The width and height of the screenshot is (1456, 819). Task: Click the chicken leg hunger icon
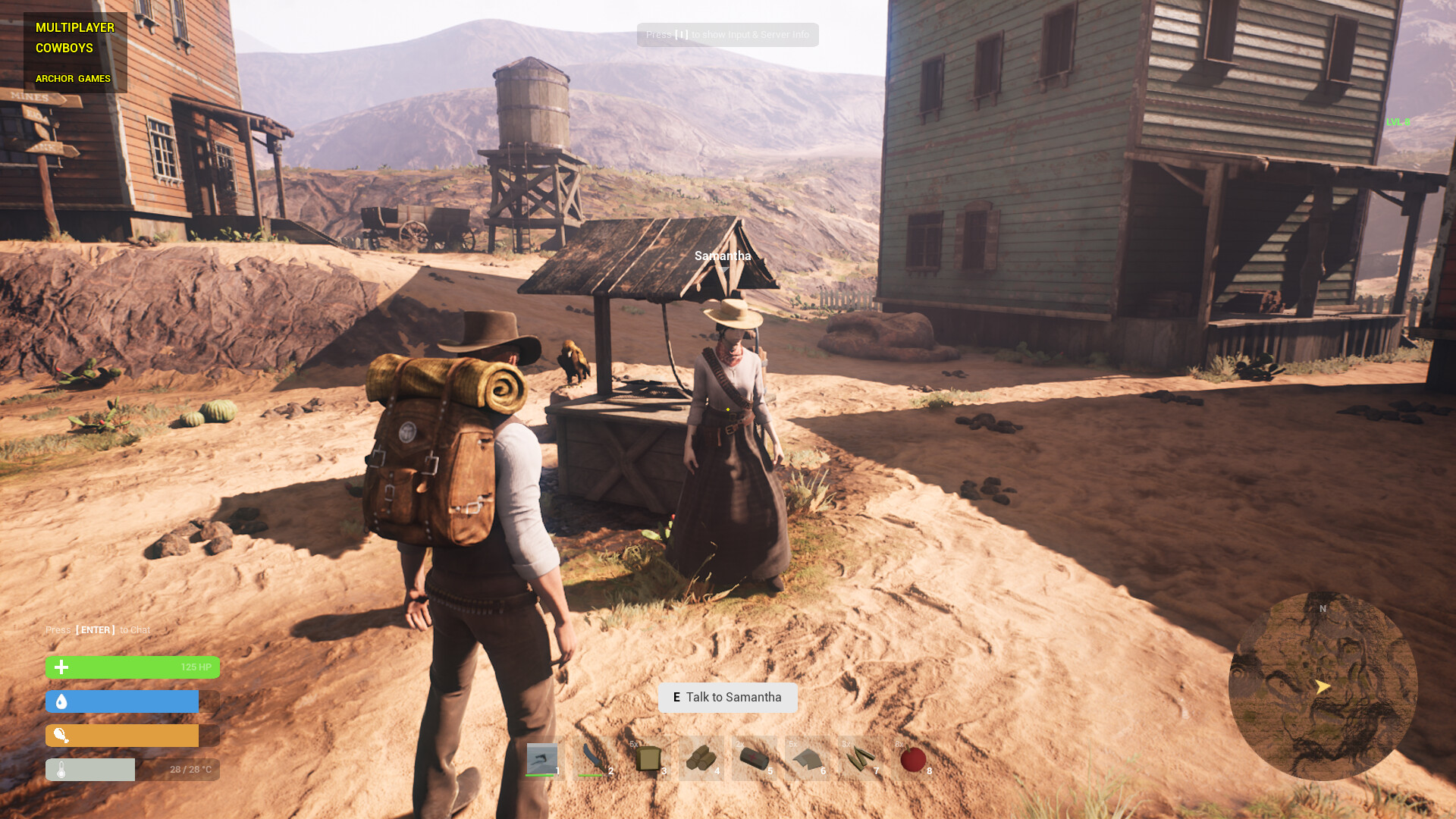pos(60,735)
